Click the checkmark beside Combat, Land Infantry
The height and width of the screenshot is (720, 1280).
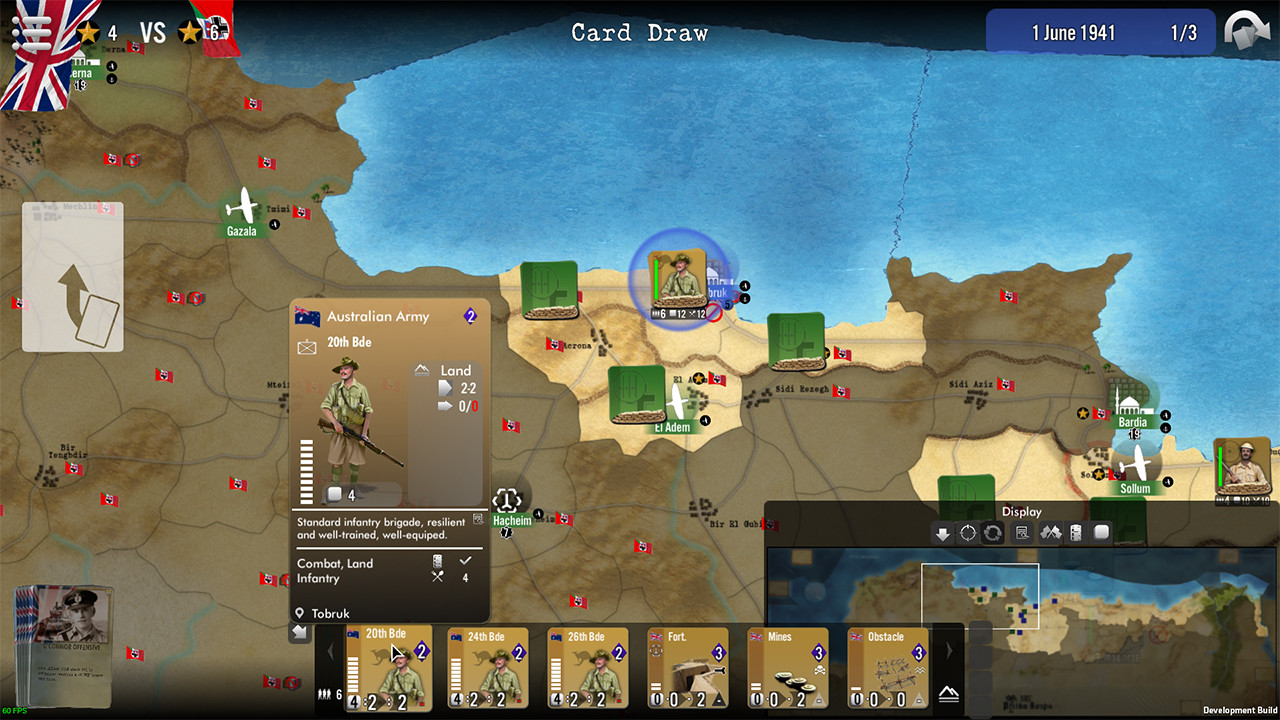pos(464,562)
